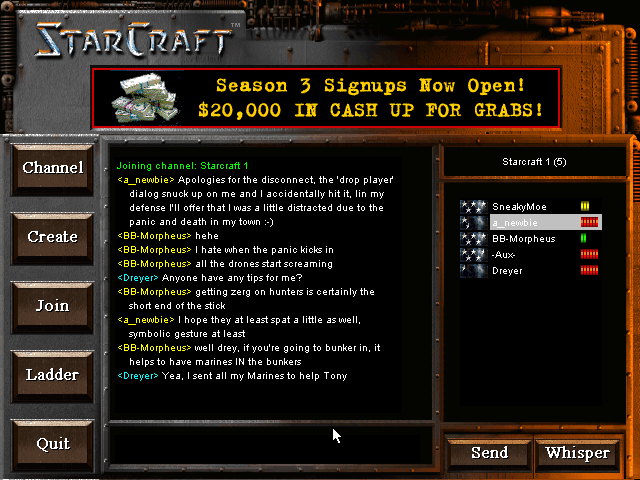Choose BB-Morpheus from the channel users
The width and height of the screenshot is (640, 480).
coord(523,239)
